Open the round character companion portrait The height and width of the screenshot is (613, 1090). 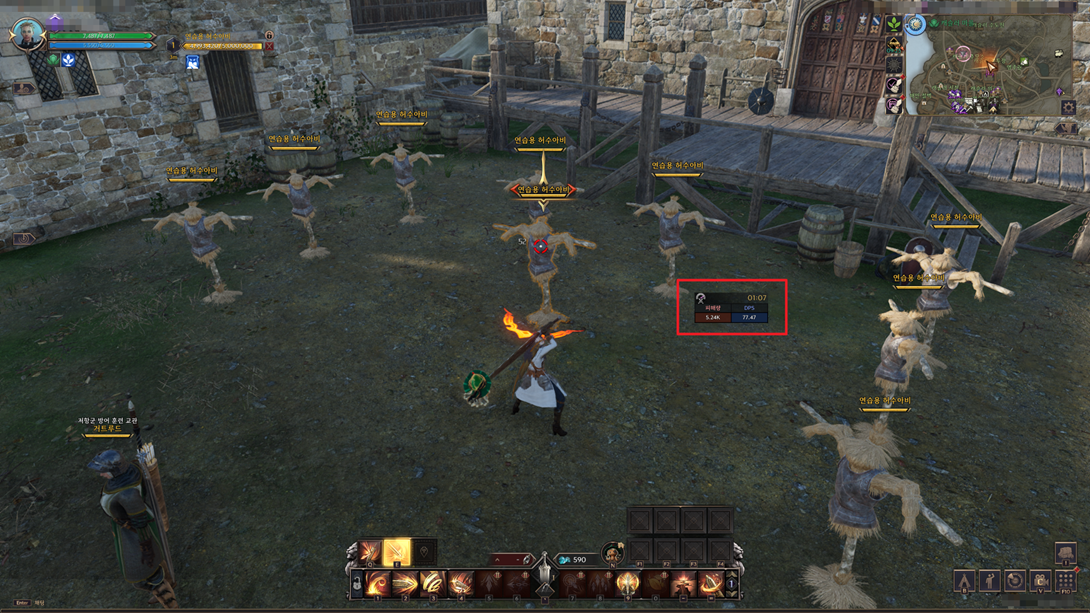612,553
